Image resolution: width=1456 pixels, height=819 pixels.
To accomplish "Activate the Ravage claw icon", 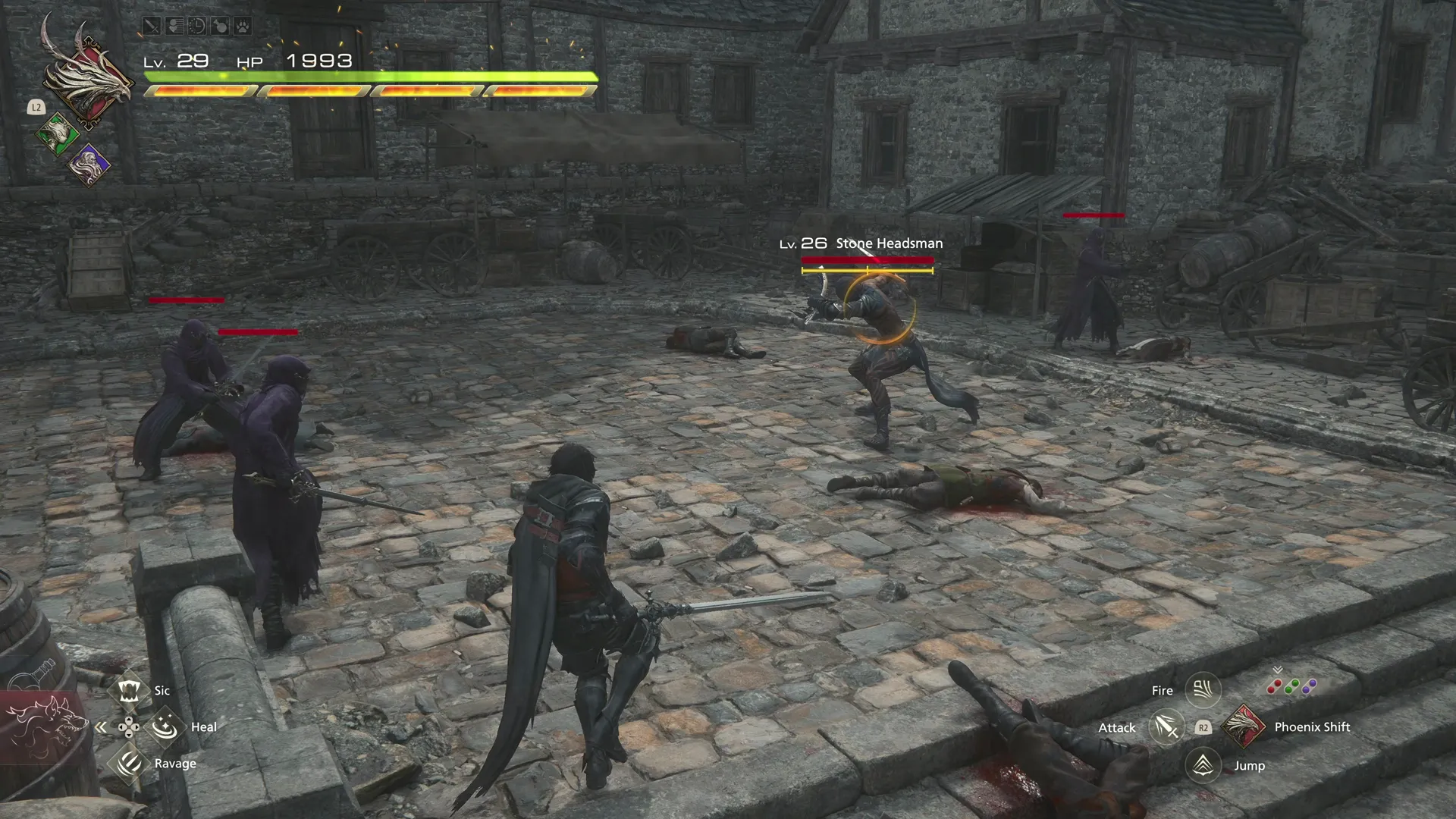I will (129, 764).
